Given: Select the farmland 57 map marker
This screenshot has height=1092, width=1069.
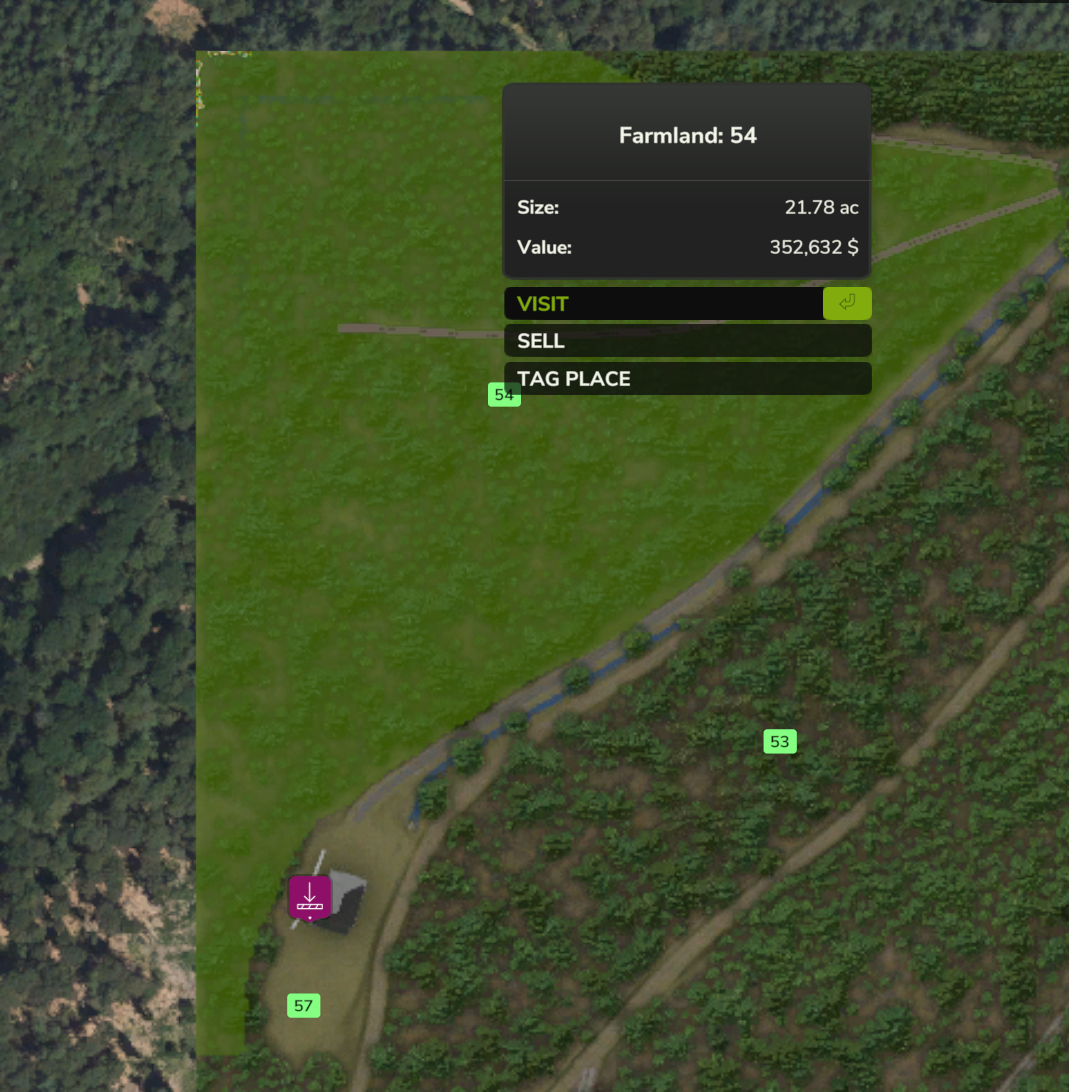Looking at the screenshot, I should coord(303,1006).
